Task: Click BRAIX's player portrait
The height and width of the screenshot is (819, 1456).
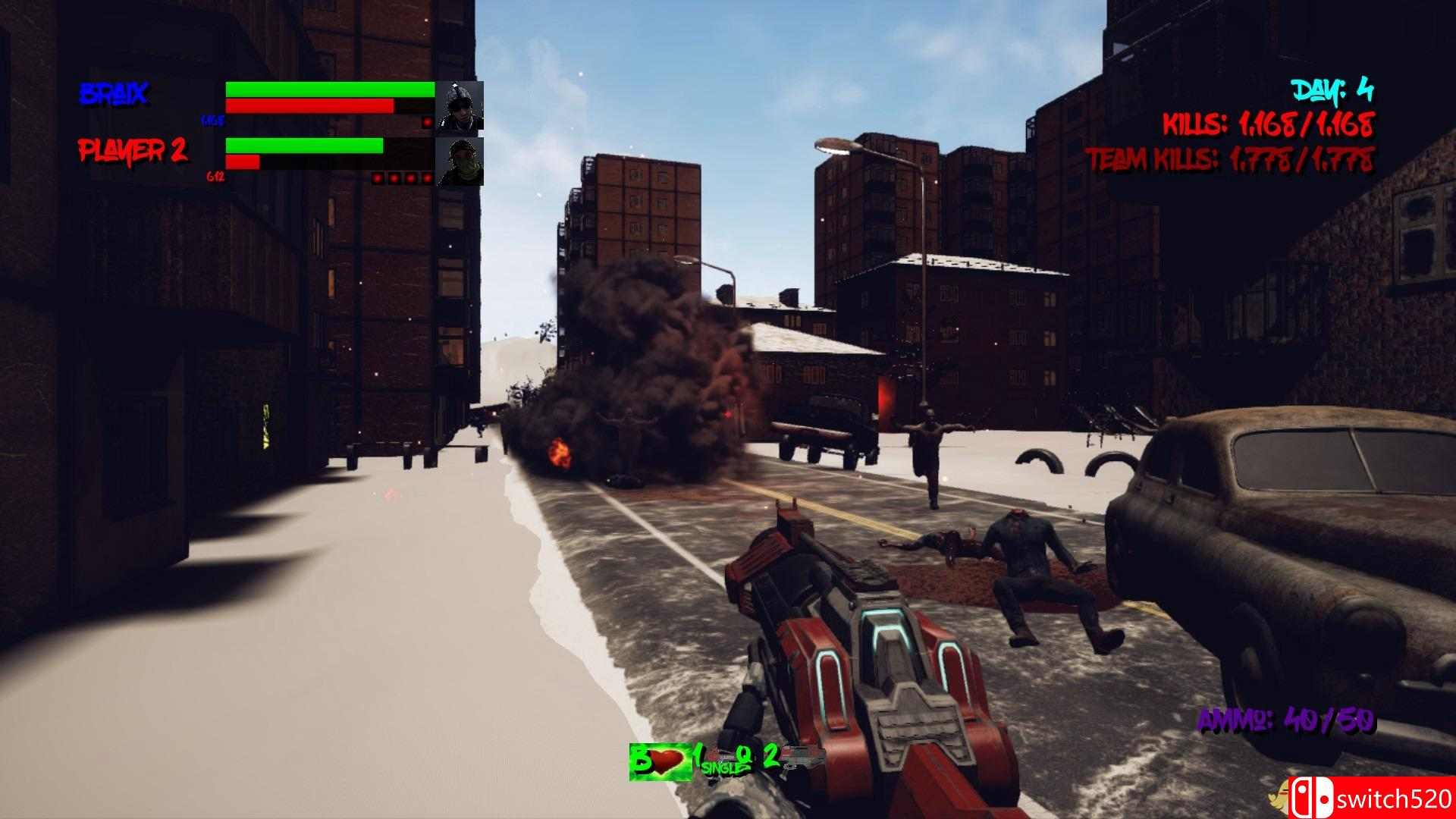Action: pyautogui.click(x=461, y=106)
